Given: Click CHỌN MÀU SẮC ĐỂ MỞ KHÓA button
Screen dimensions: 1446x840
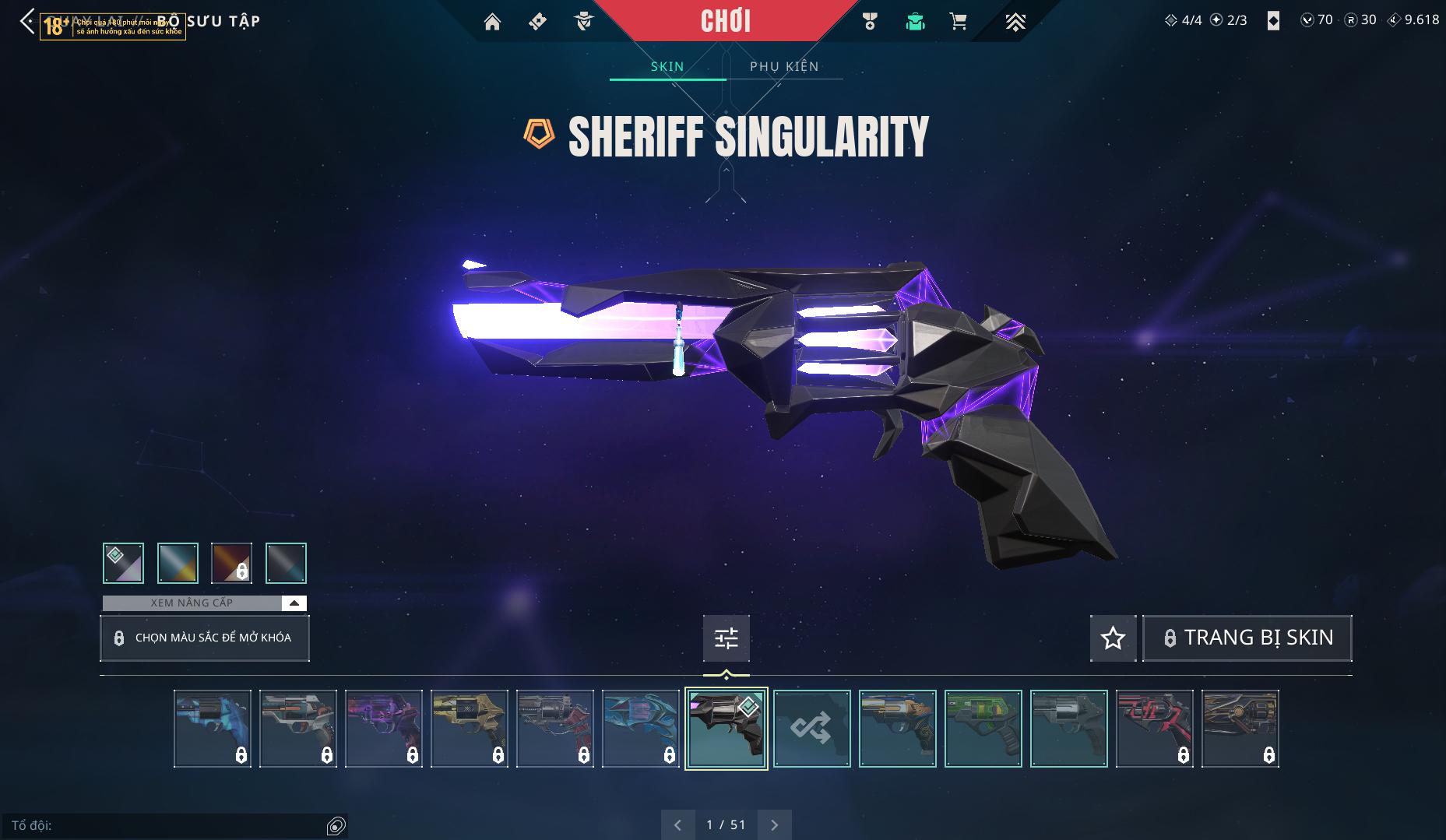Looking at the screenshot, I should [x=205, y=638].
